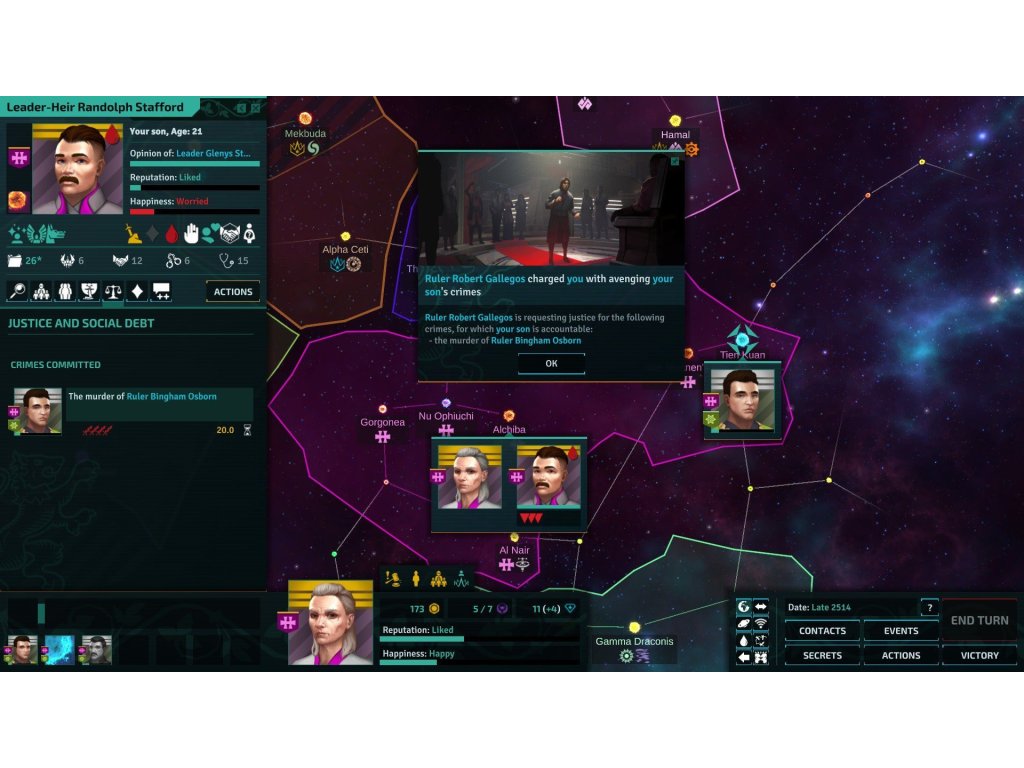Select the magnifying glass overview tab
Viewport: 1024px width, 768px height.
pyautogui.click(x=17, y=292)
